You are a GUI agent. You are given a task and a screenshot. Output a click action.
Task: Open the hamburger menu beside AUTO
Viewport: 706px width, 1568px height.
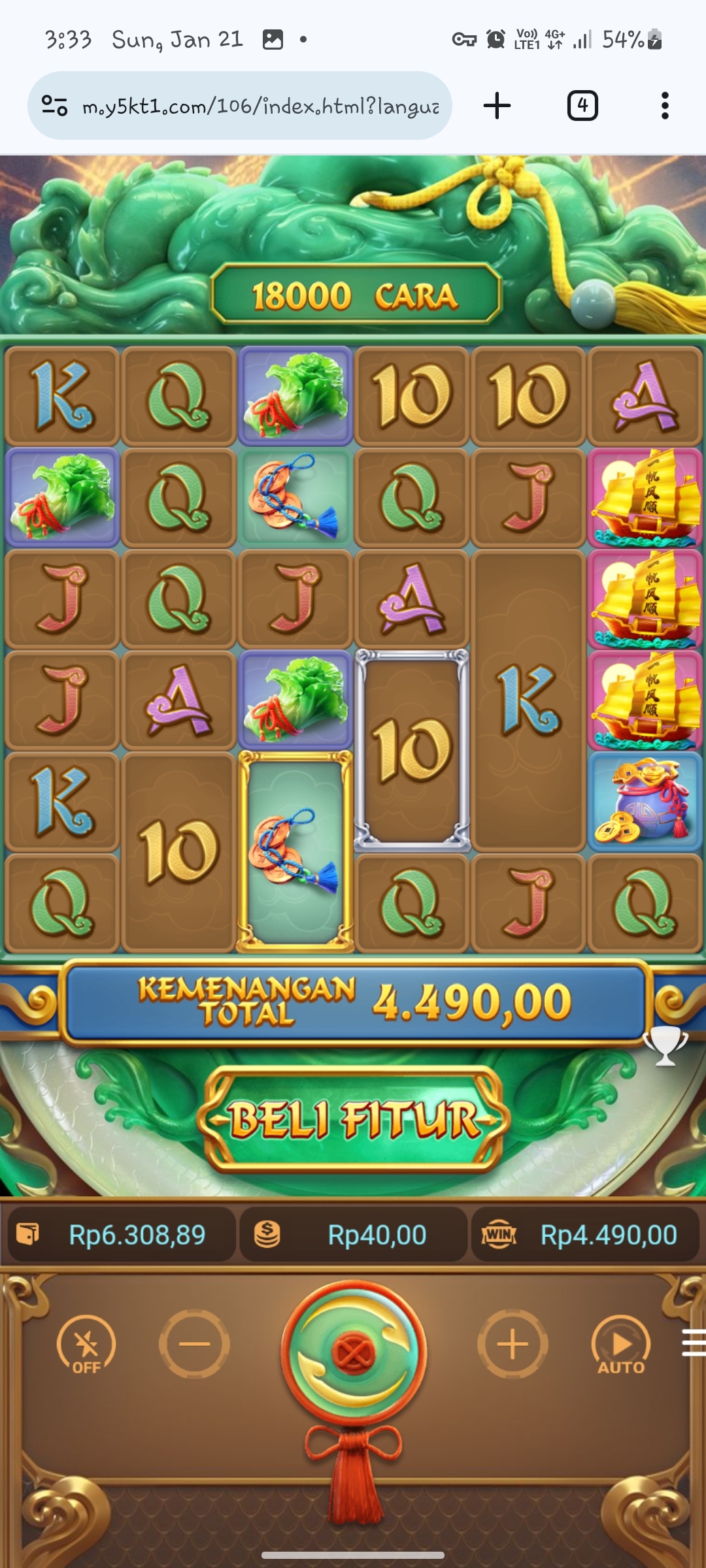tap(693, 1343)
